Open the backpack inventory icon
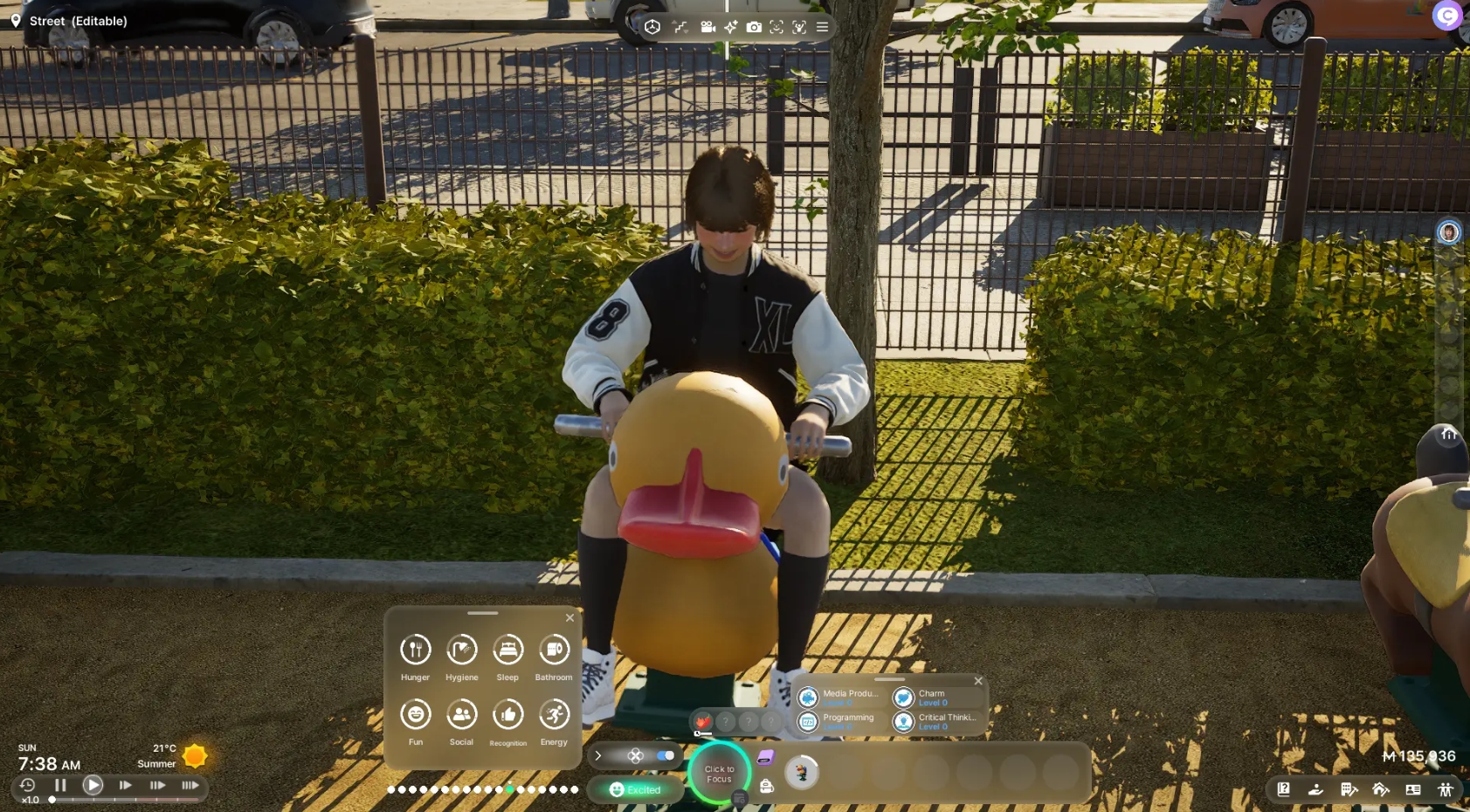This screenshot has width=1470, height=812. point(767,787)
